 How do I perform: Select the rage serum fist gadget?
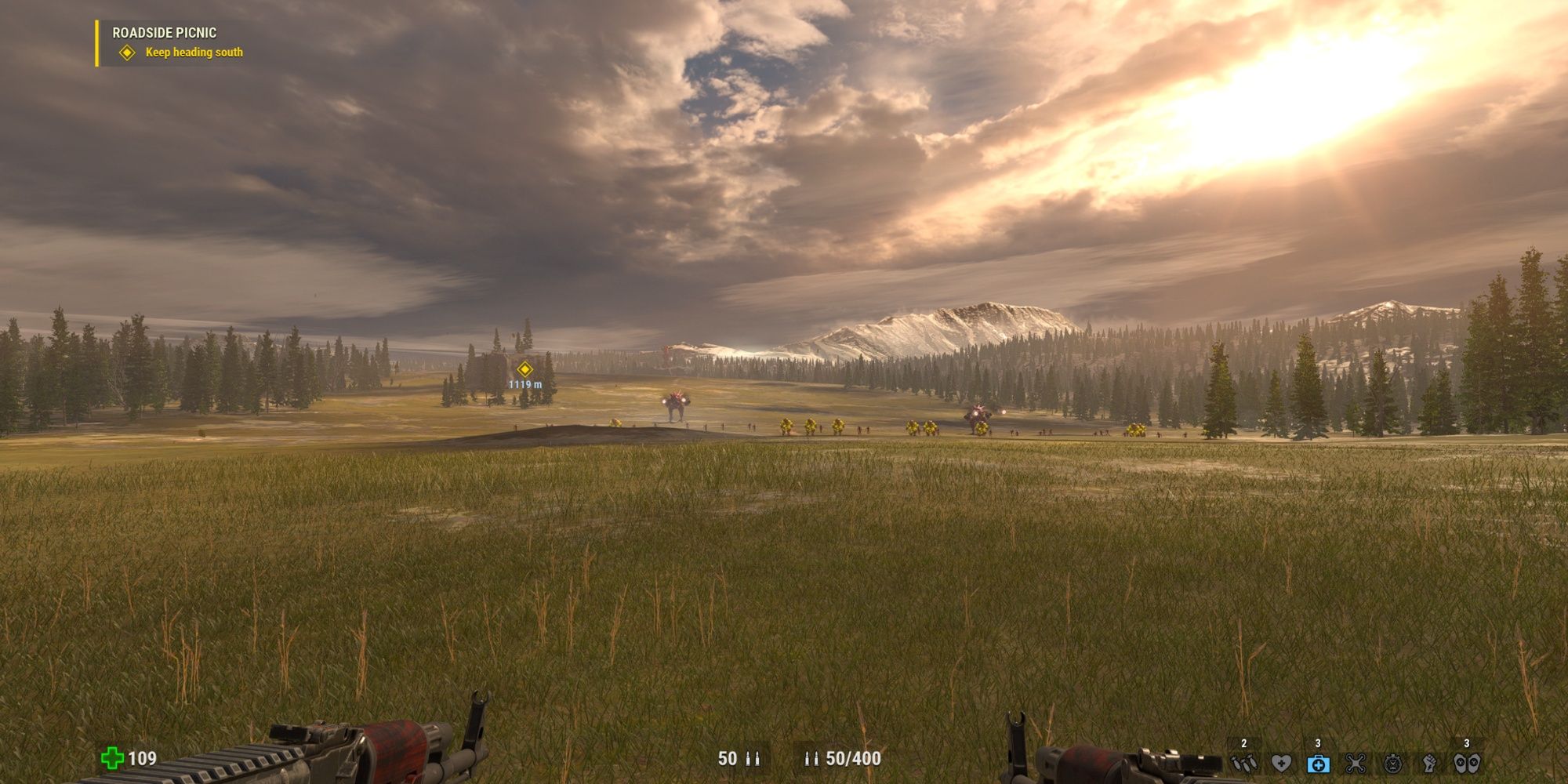point(1430,764)
